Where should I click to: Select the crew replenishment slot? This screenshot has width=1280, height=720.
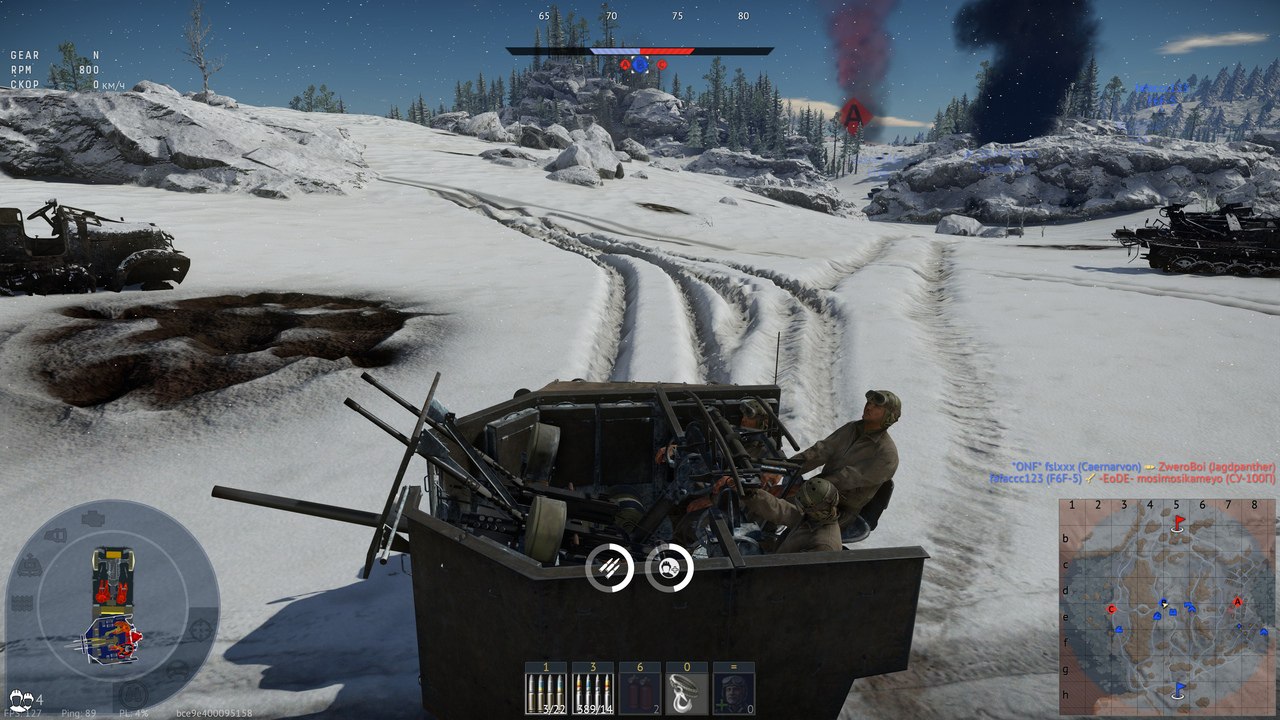(734, 688)
